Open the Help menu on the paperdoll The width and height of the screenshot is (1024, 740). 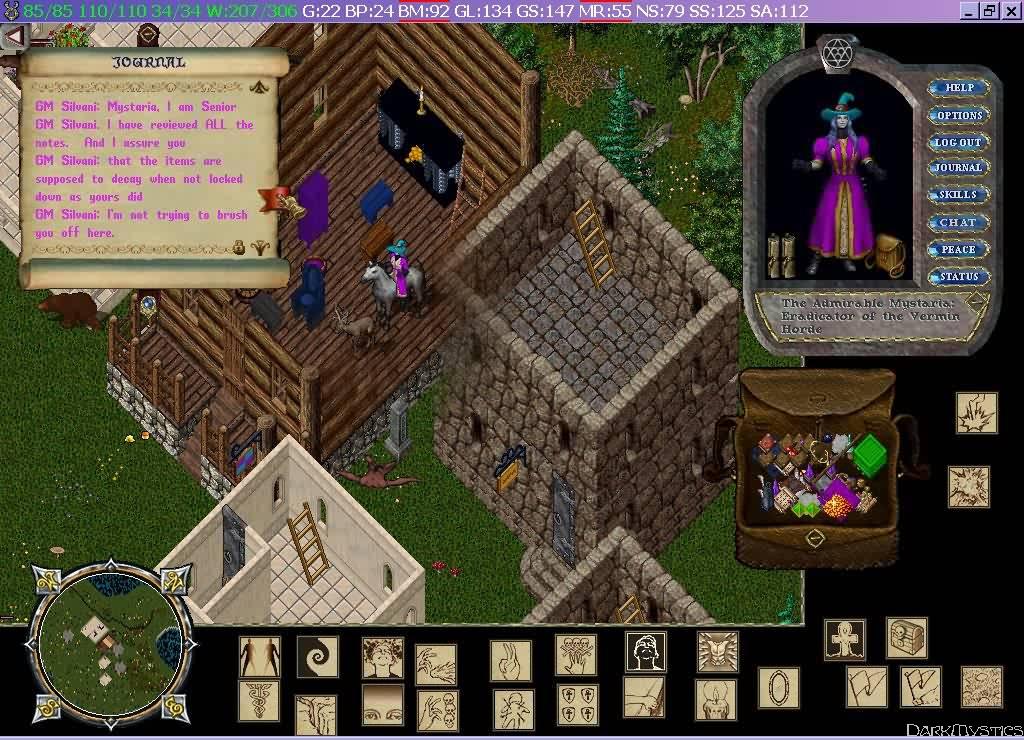(959, 88)
